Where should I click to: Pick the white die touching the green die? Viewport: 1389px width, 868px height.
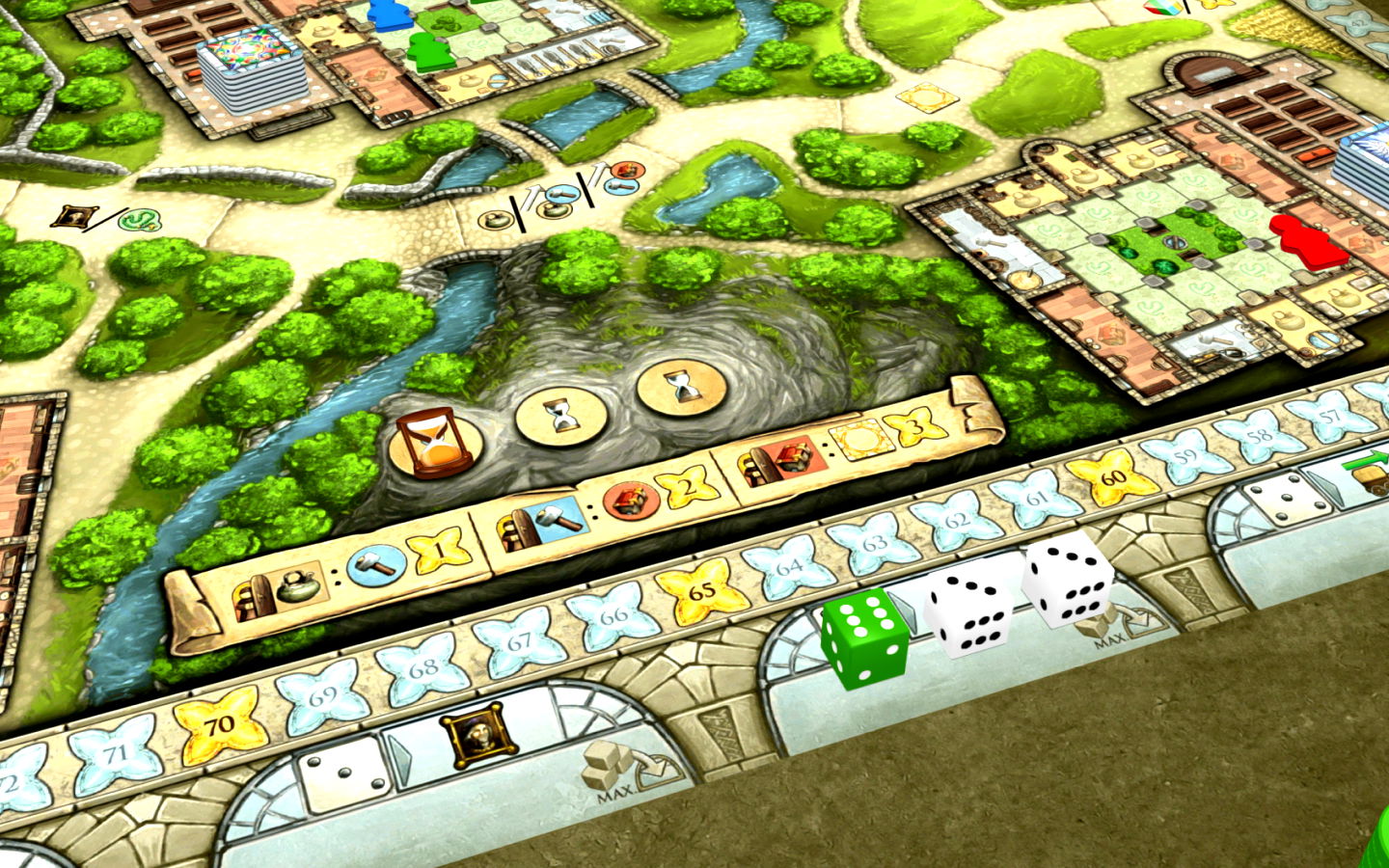pyautogui.click(x=967, y=609)
